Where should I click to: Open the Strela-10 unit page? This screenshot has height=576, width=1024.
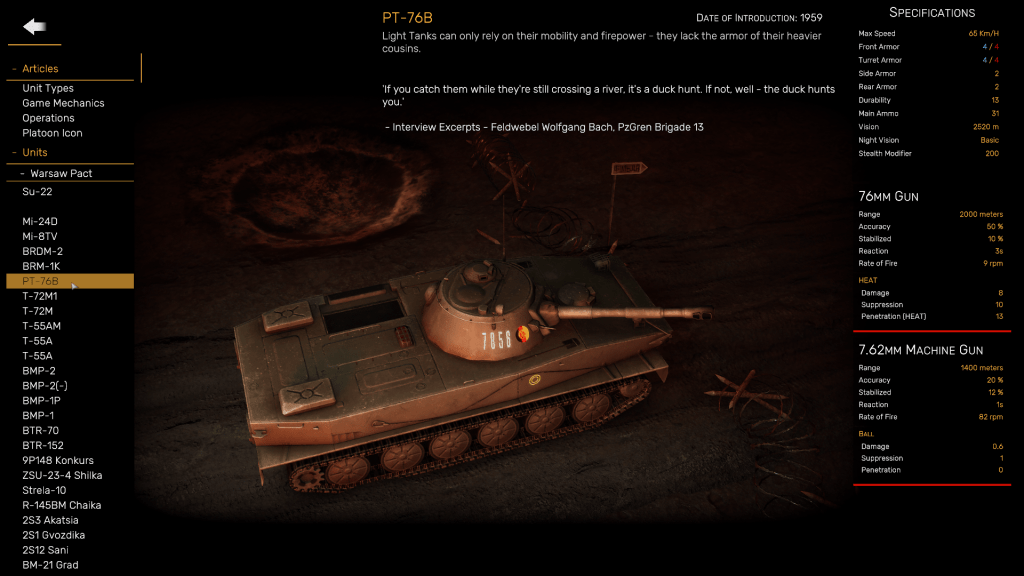44,491
